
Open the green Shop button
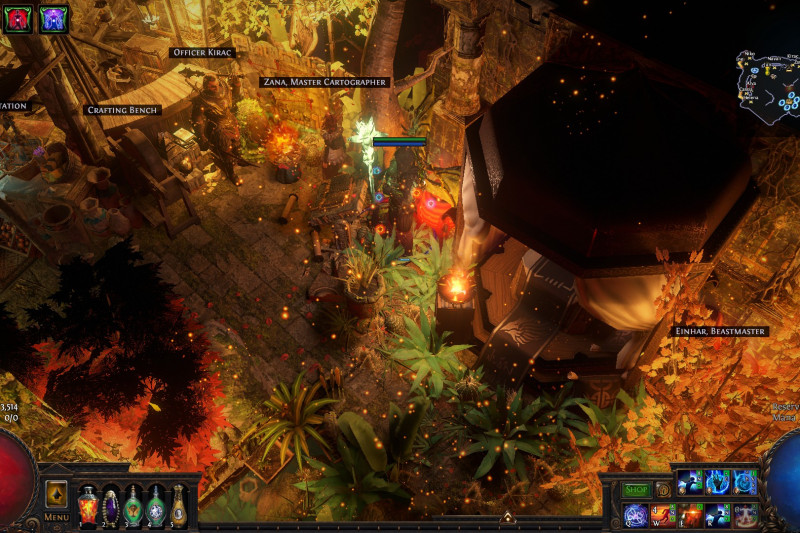click(636, 490)
